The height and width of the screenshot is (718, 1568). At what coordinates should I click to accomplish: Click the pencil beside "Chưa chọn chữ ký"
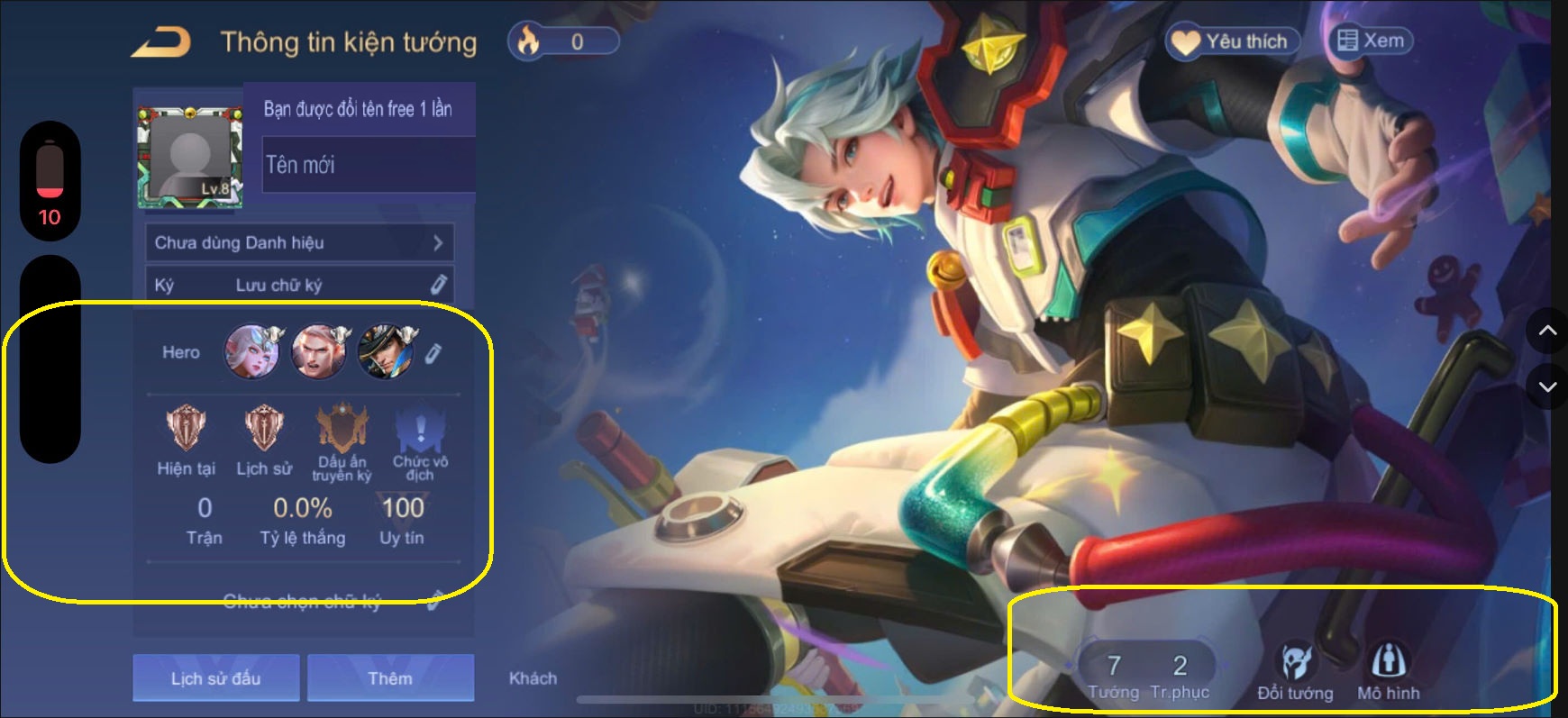(x=433, y=601)
